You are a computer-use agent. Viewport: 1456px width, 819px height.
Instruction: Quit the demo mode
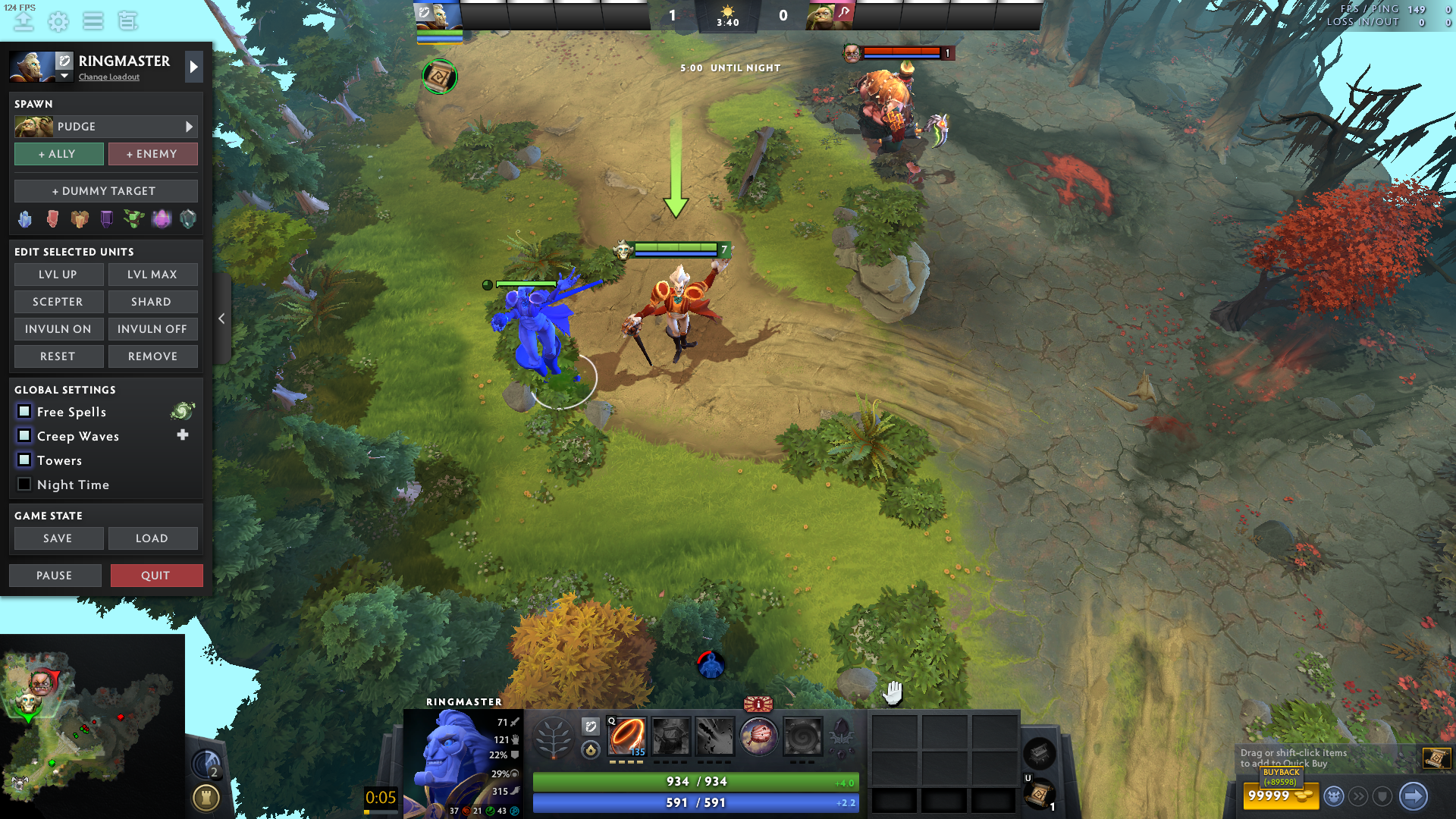click(x=156, y=576)
